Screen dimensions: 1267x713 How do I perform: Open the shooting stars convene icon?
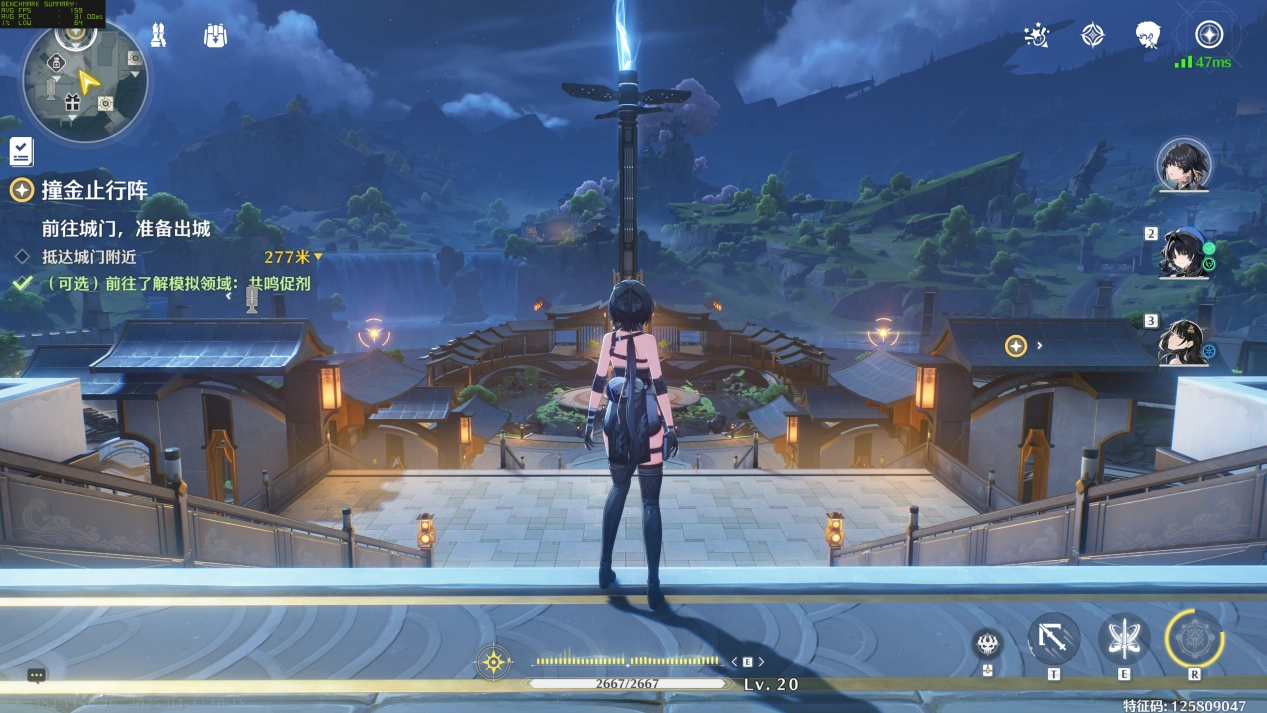[x=1037, y=36]
